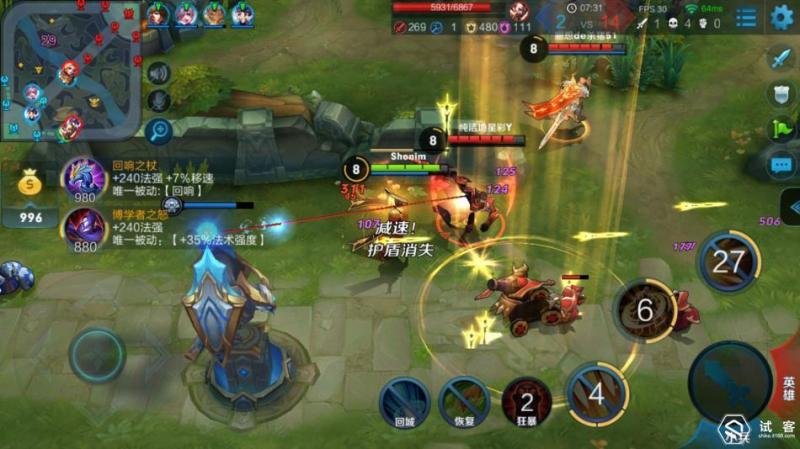Send the green flag gather signal
This screenshot has height=449, width=800.
781,128
